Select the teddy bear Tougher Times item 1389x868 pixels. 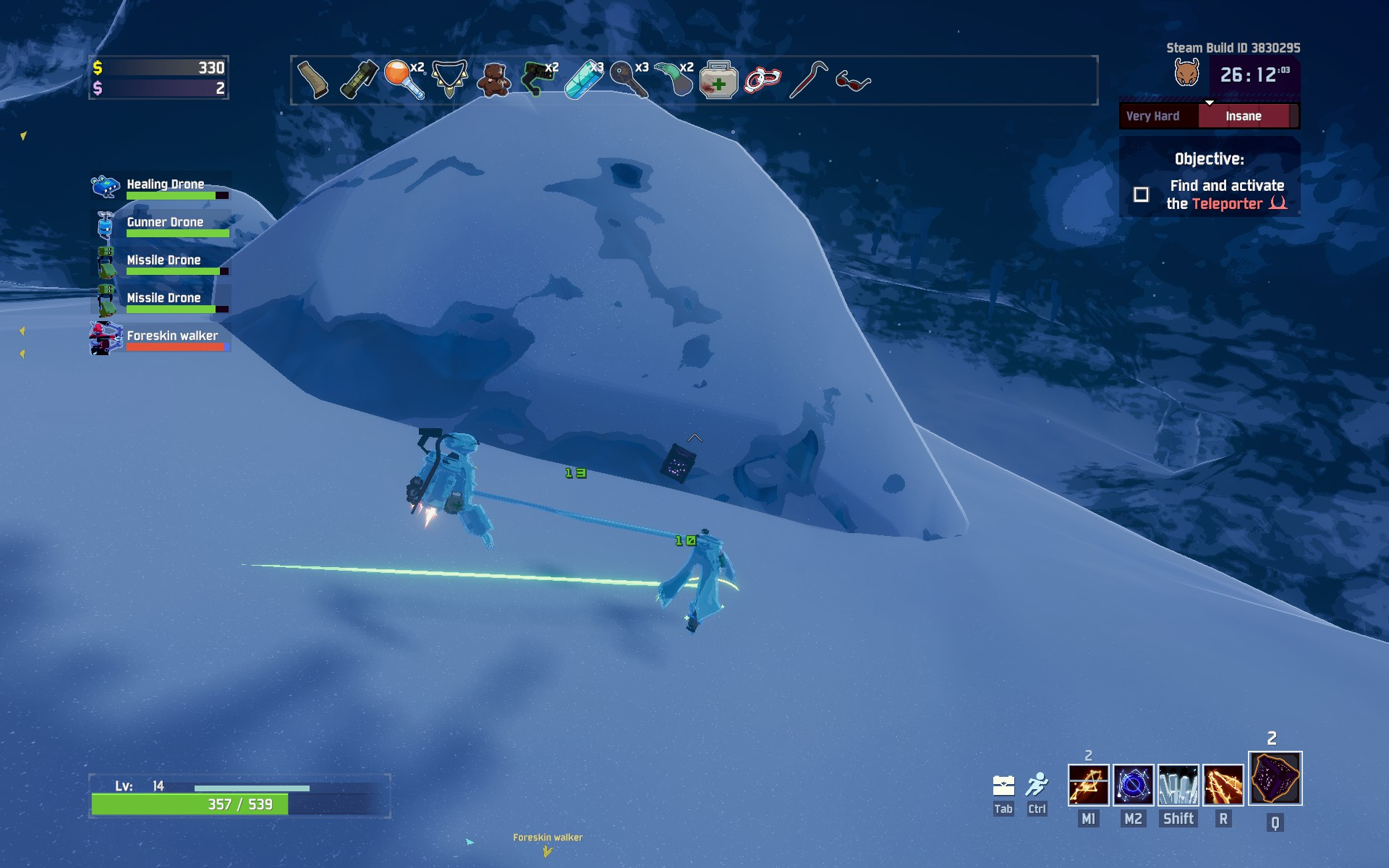494,80
